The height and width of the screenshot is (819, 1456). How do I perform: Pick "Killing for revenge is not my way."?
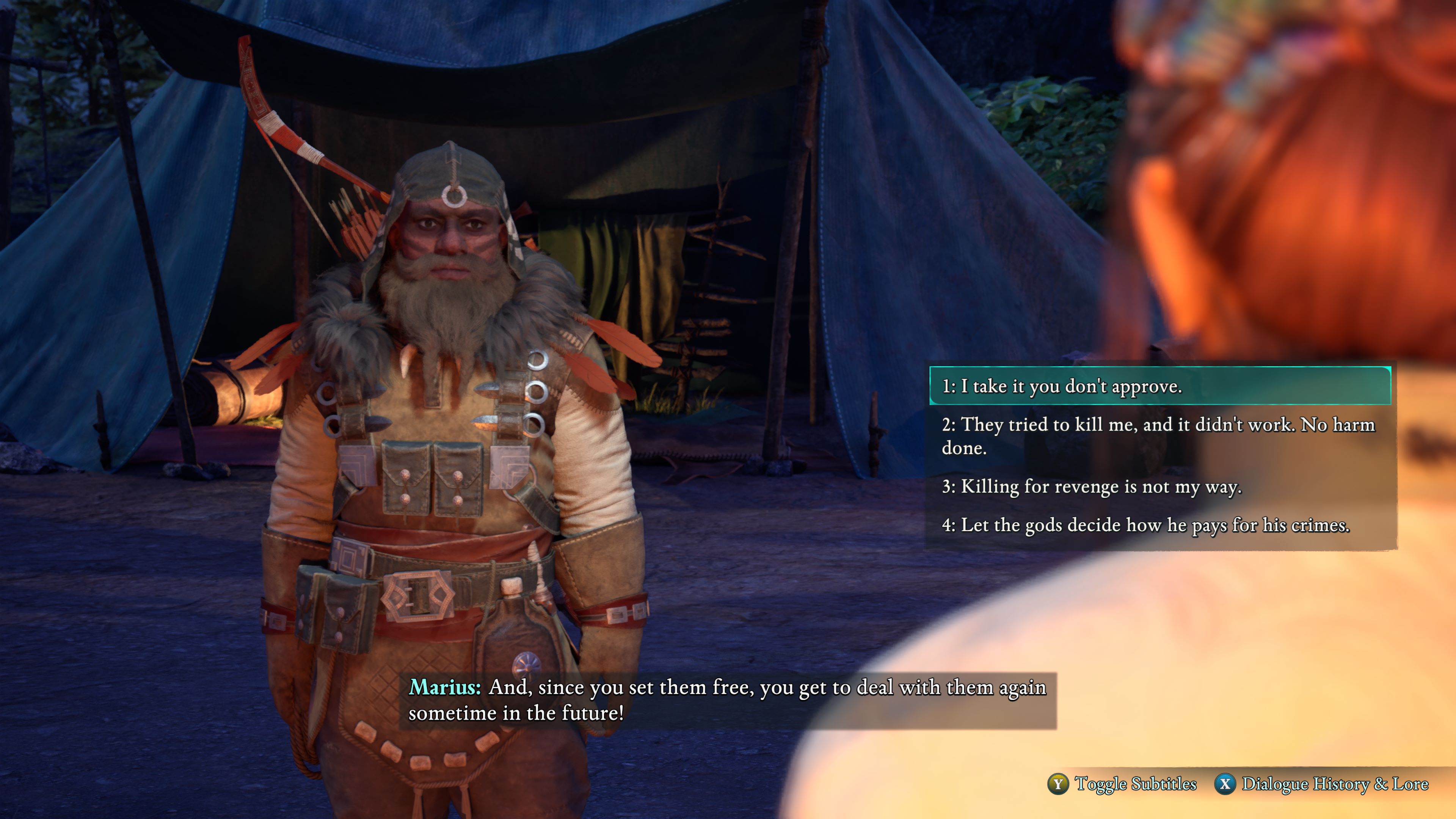tap(1092, 486)
